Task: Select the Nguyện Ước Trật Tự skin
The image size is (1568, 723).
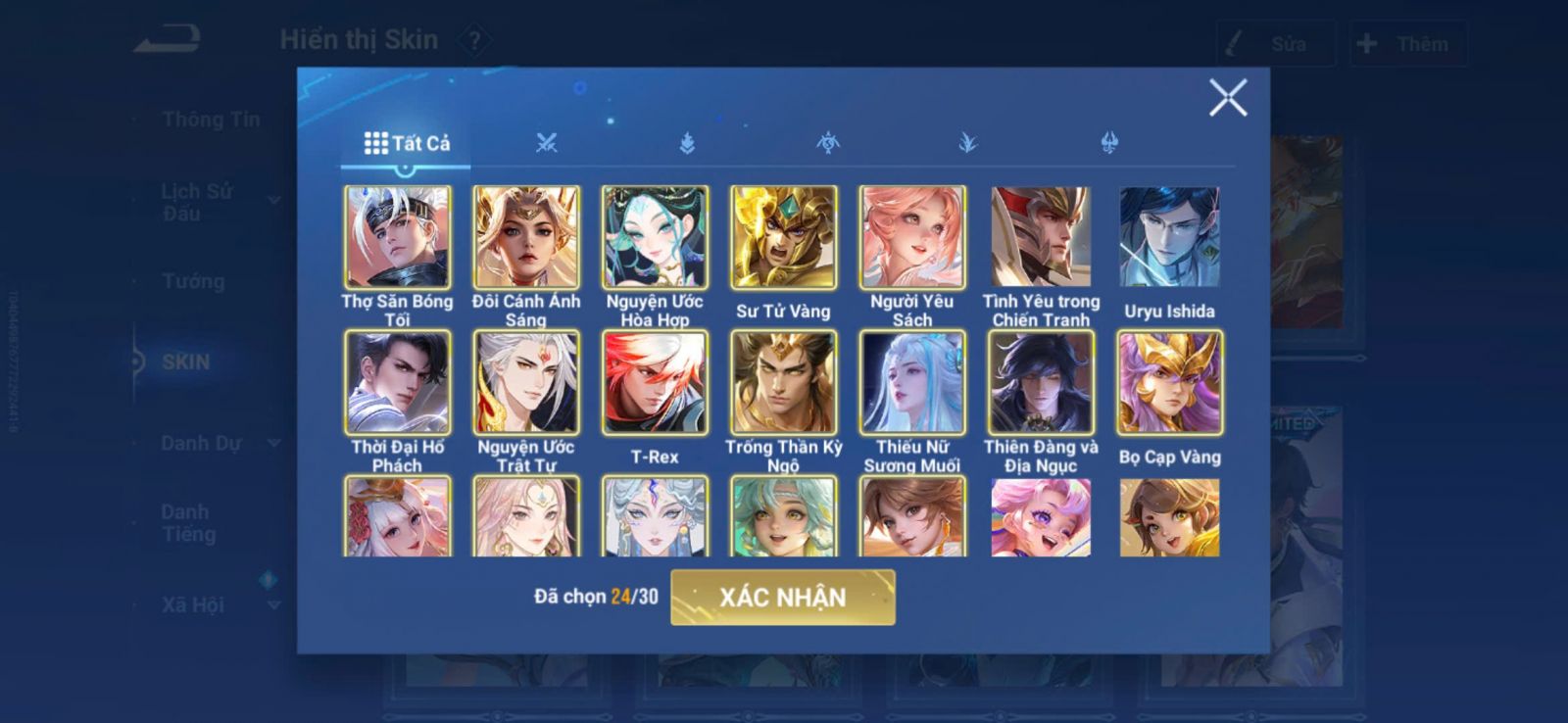Action: coord(526,383)
